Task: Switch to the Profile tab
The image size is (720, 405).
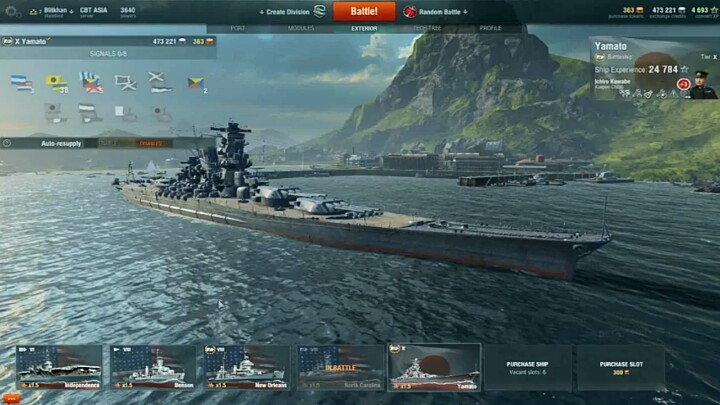Action: (x=490, y=28)
